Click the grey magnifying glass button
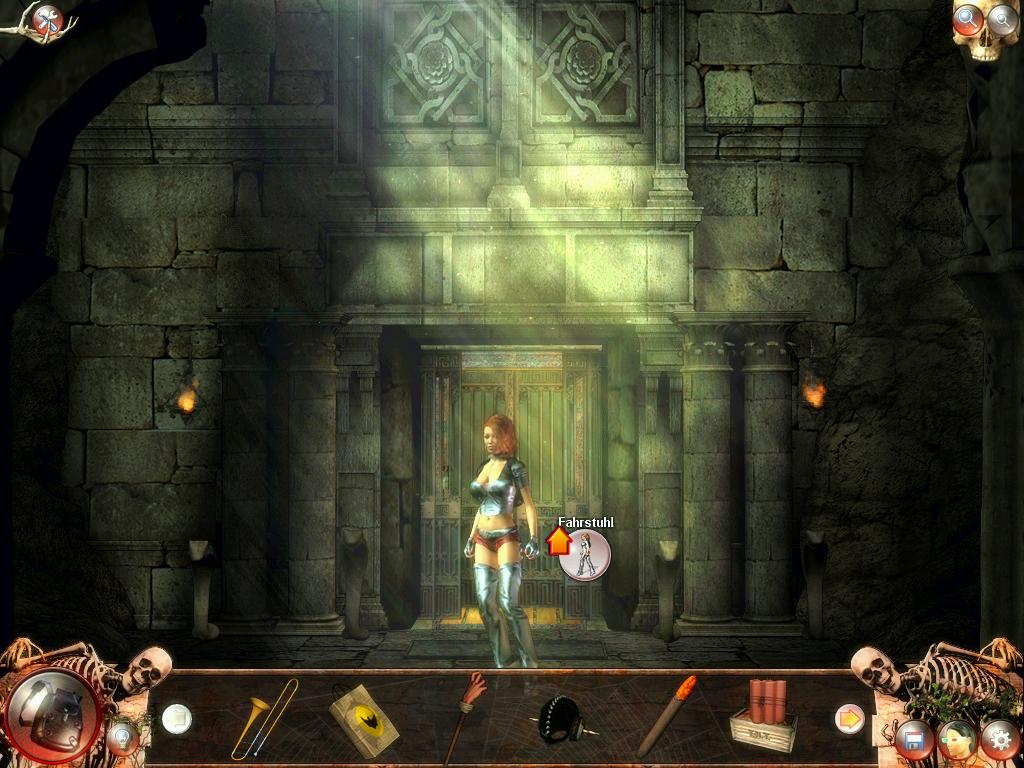Viewport: 1024px width, 768px height. click(x=1001, y=18)
